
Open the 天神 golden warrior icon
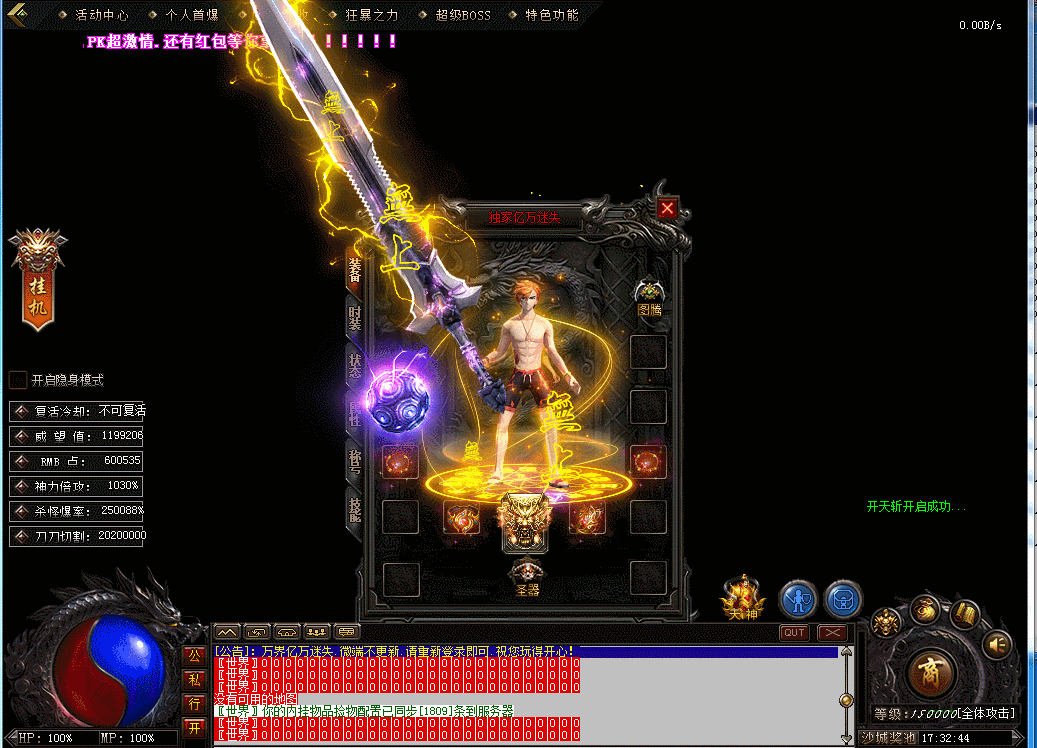[742, 596]
